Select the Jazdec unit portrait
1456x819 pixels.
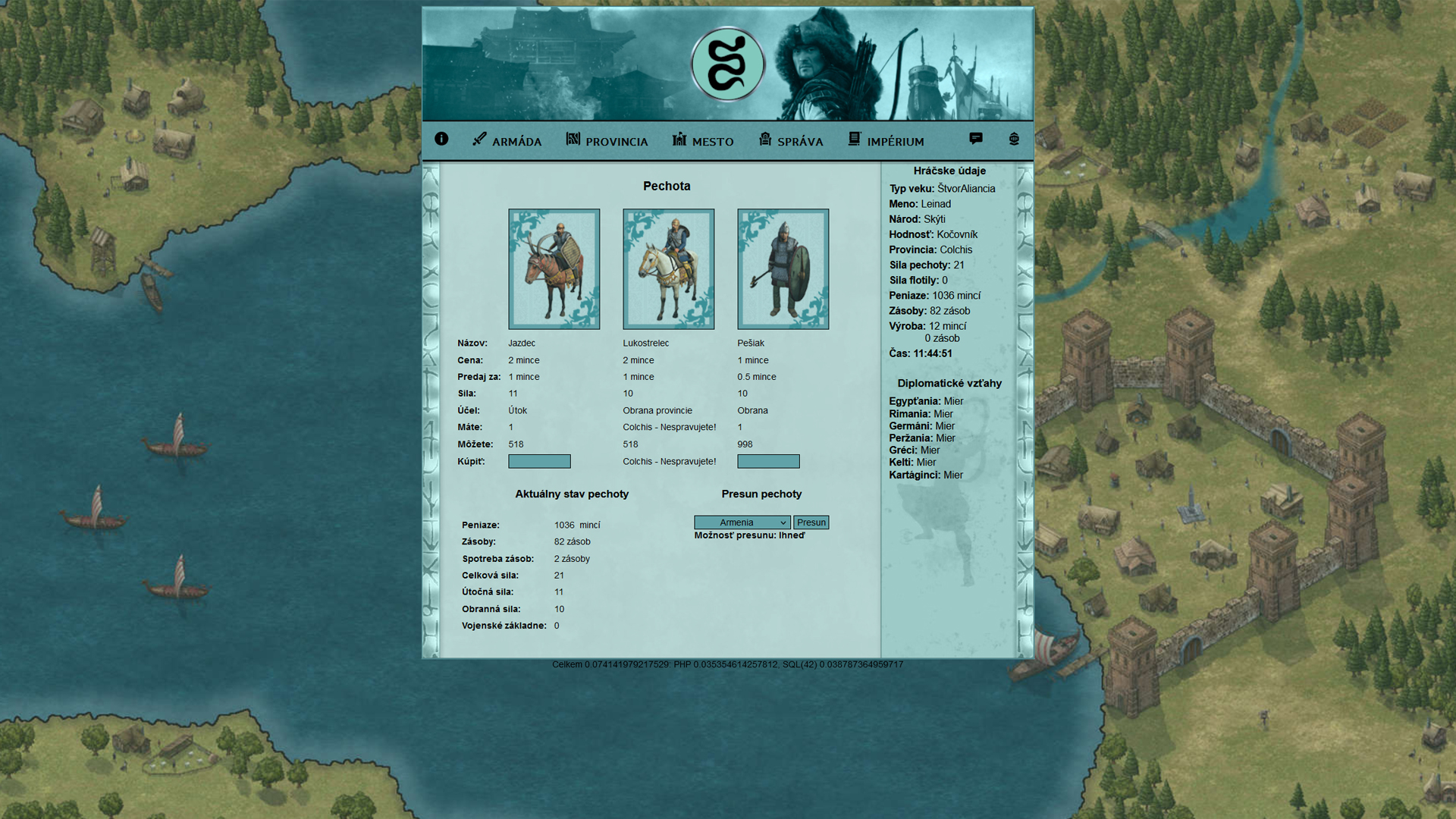coord(554,269)
